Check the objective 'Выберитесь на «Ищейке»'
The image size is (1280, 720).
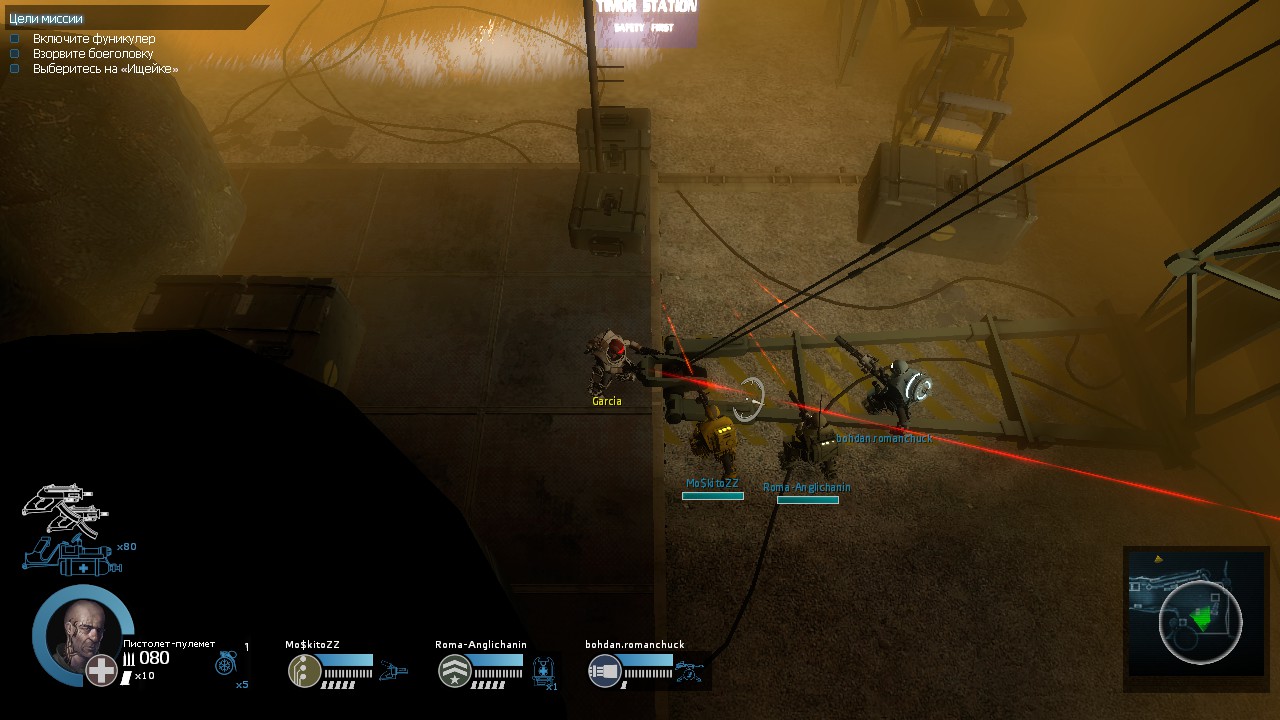(x=13, y=66)
